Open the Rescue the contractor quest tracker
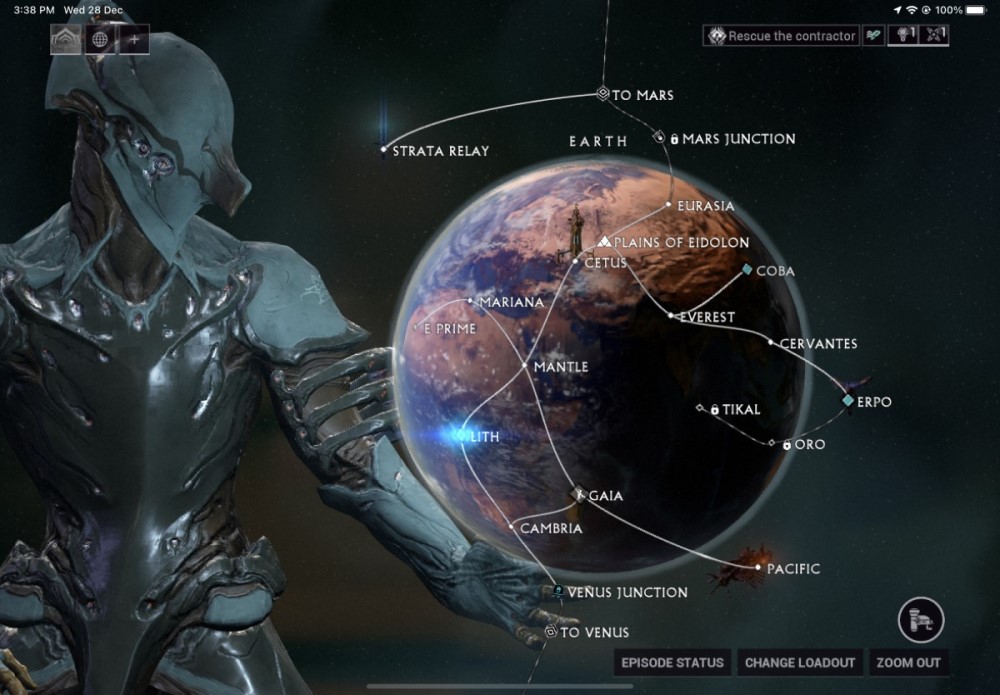 tap(782, 36)
